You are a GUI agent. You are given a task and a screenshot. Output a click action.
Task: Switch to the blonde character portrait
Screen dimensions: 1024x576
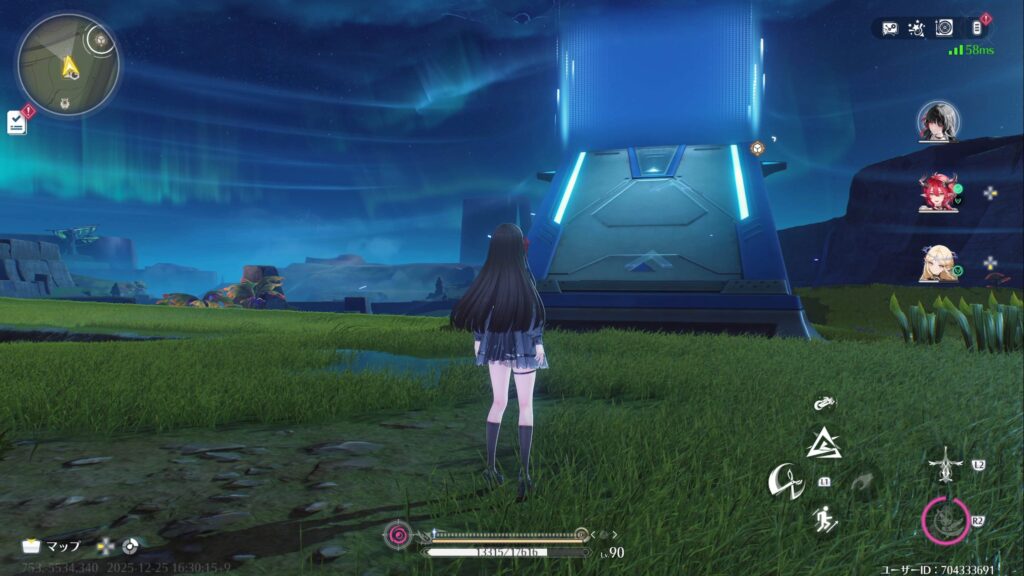(936, 262)
